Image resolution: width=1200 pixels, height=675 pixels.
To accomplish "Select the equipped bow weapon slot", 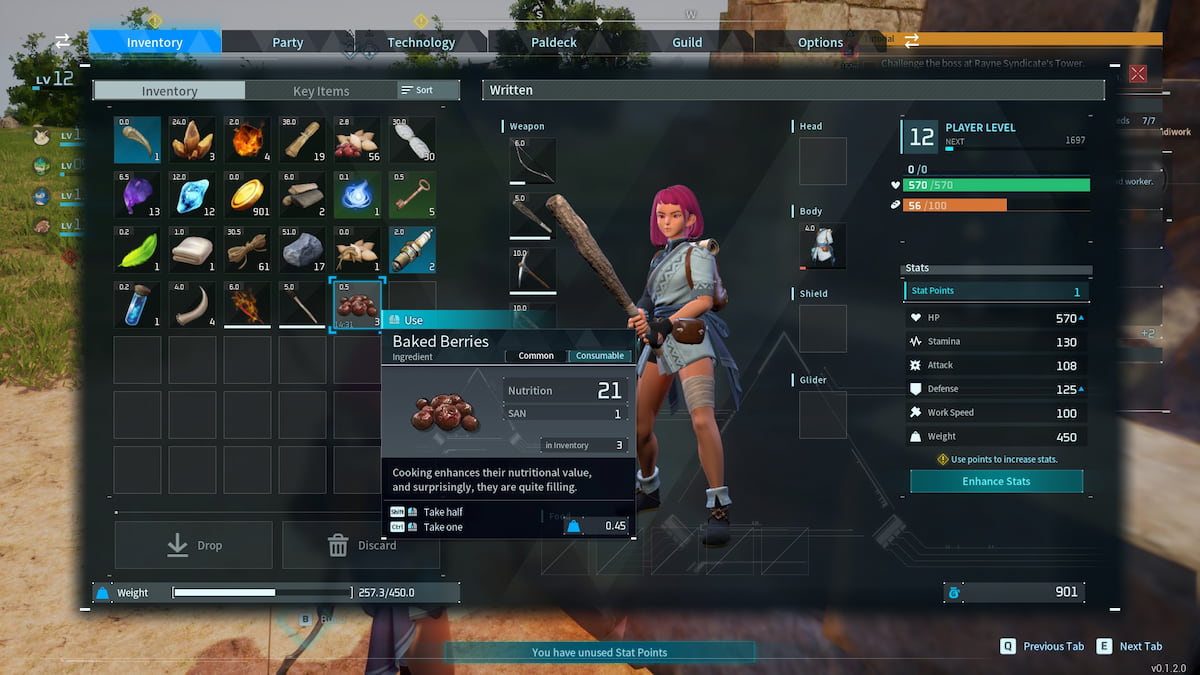I will (533, 160).
